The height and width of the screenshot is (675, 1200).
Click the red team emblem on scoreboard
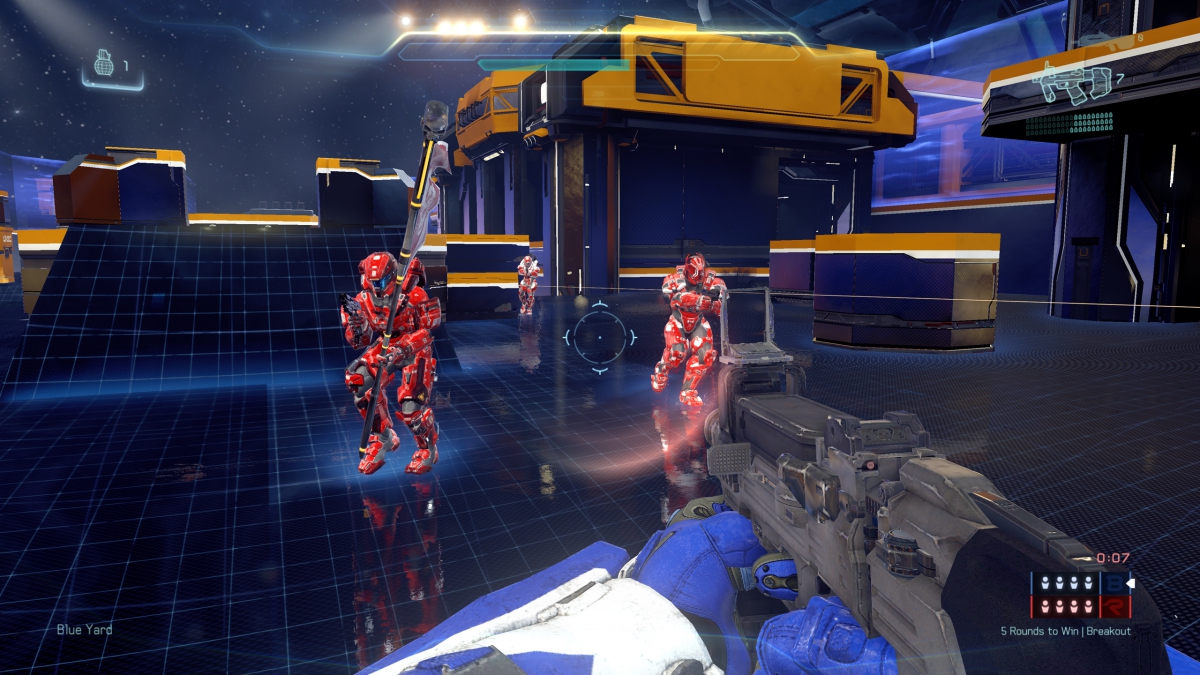coord(1114,606)
